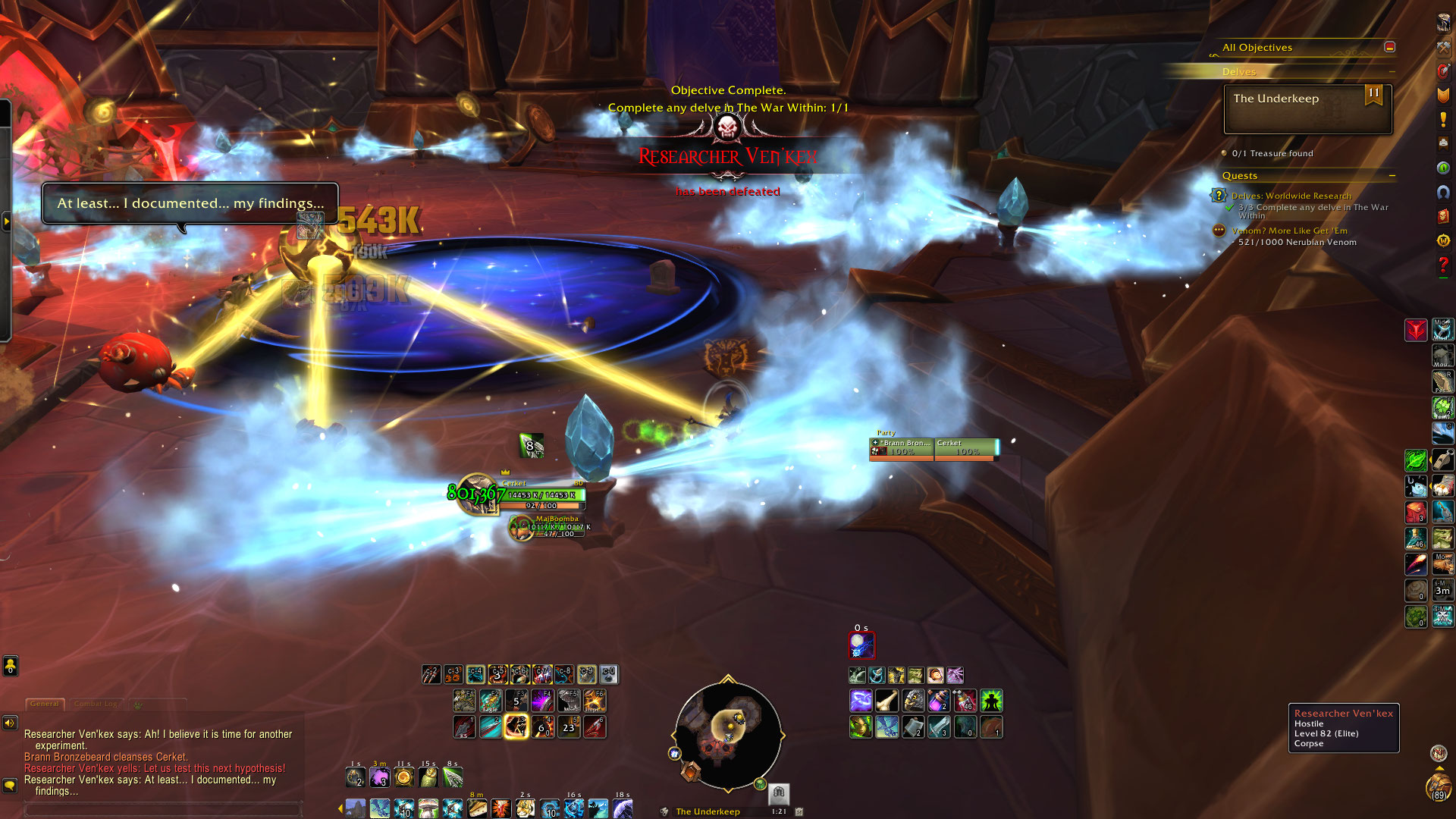The image size is (1456, 819).
Task: Open the yellow exclamation mark quest log icon
Action: click(x=1443, y=120)
